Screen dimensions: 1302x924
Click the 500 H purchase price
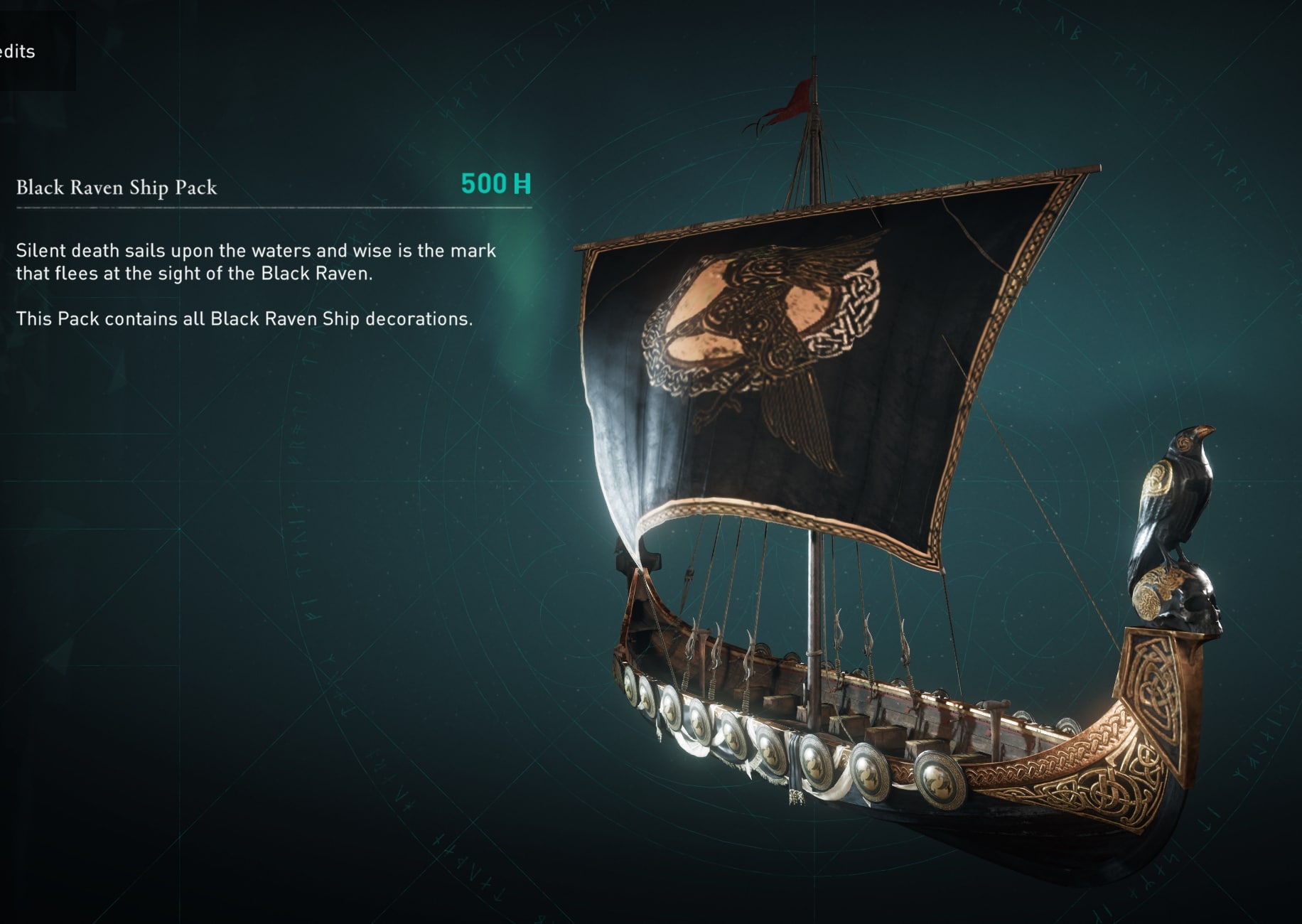click(496, 185)
